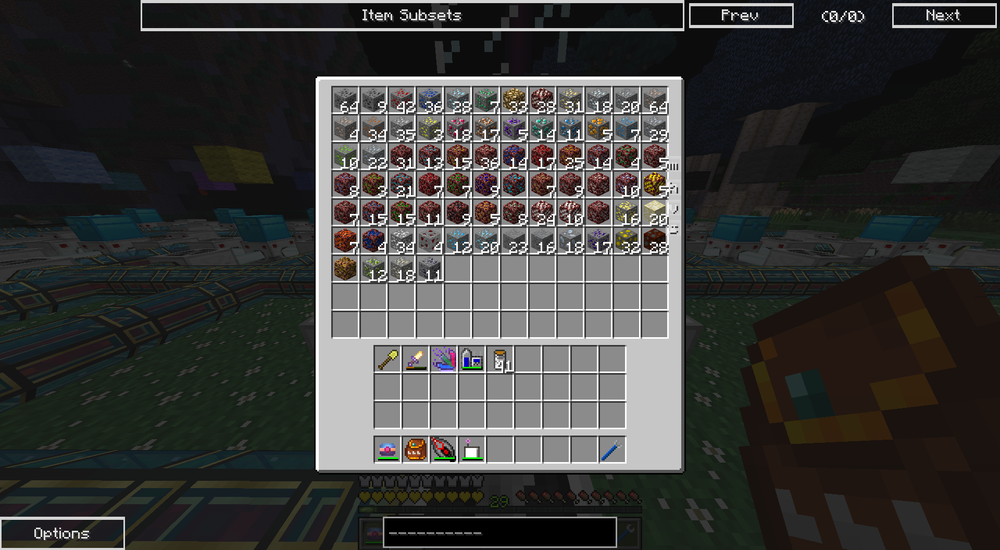Select the golden shovel in the inventory
The height and width of the screenshot is (550, 1000).
[x=388, y=359]
